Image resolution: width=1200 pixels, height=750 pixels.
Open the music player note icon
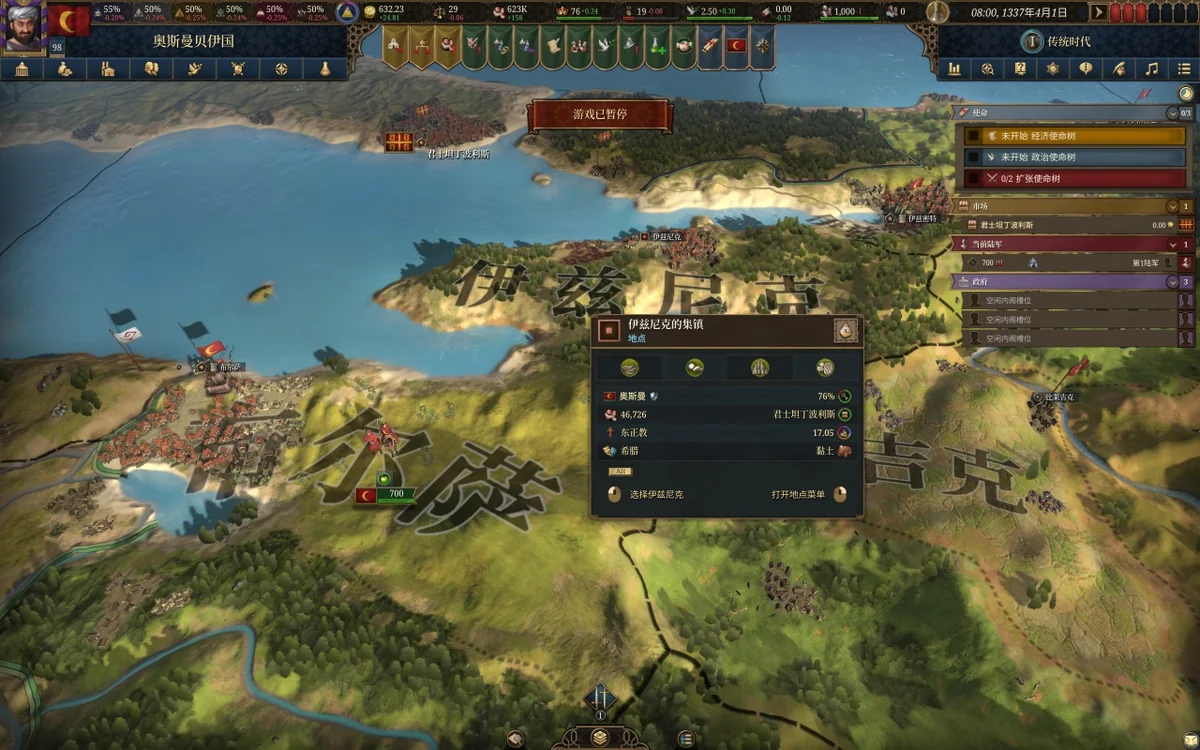pyautogui.click(x=1152, y=69)
